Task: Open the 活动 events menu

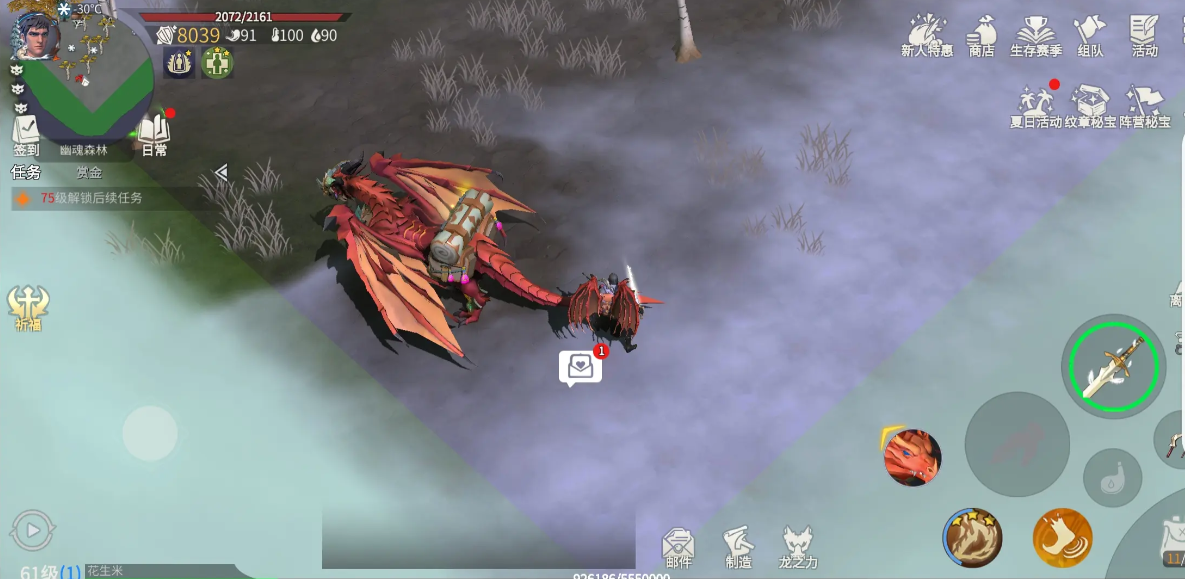Action: coord(1144,36)
